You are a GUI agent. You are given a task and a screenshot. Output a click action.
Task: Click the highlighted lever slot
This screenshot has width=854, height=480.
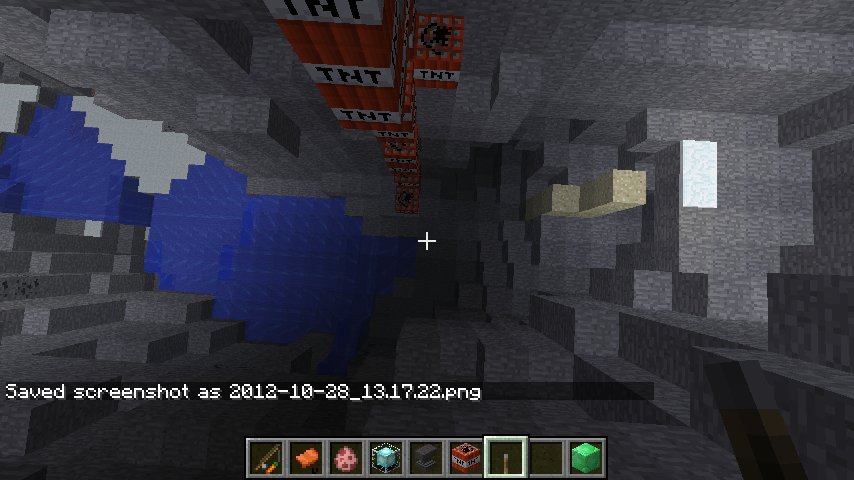tap(505, 458)
